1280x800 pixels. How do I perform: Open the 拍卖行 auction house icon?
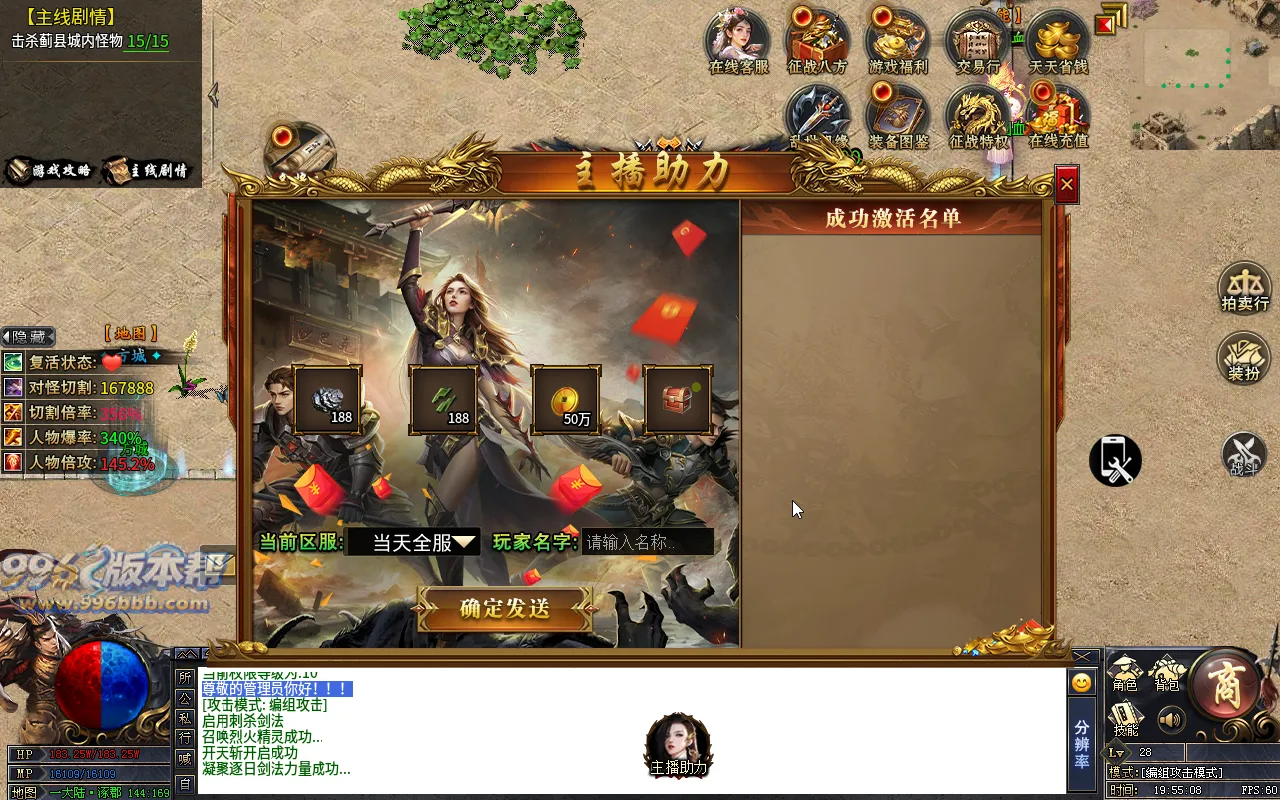point(1244,287)
